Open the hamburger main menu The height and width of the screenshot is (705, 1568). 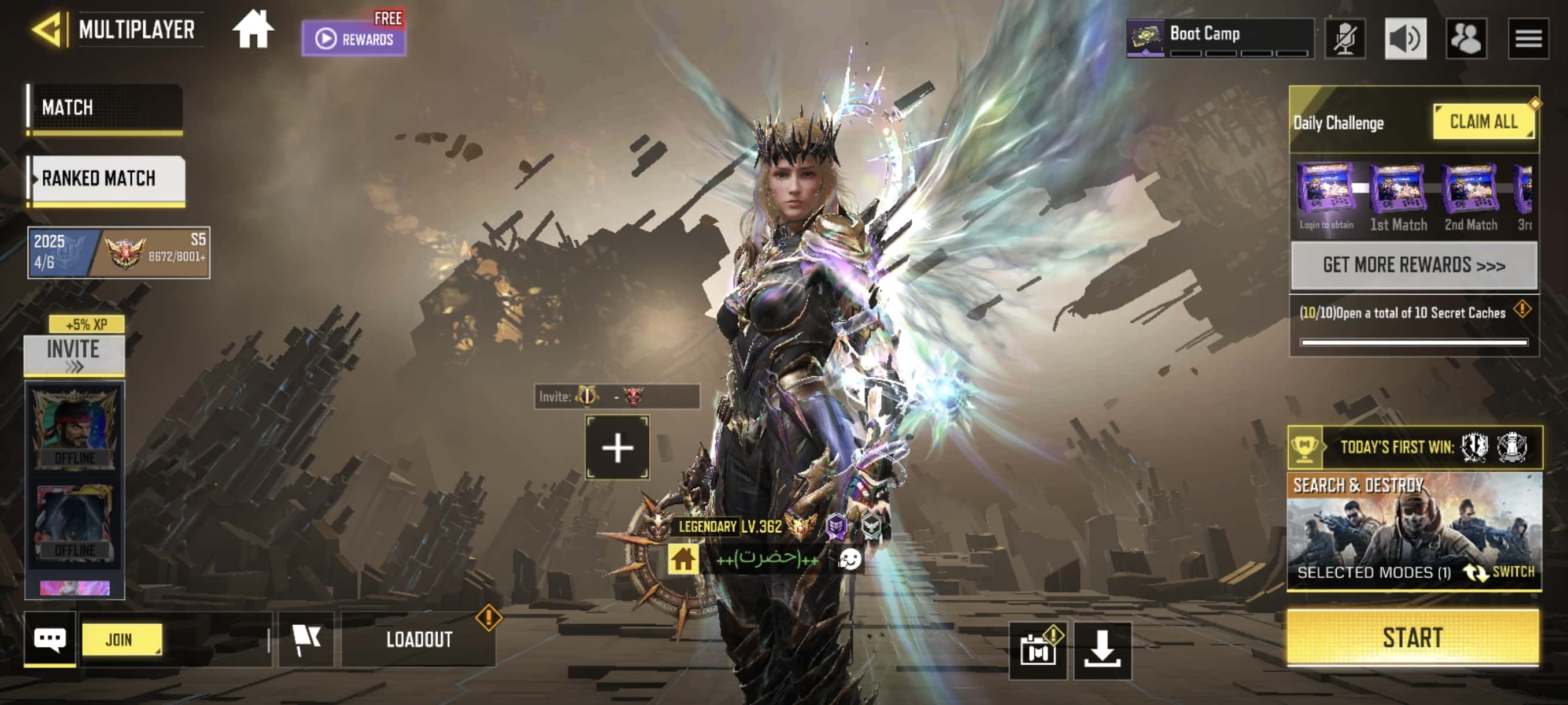pos(1528,38)
